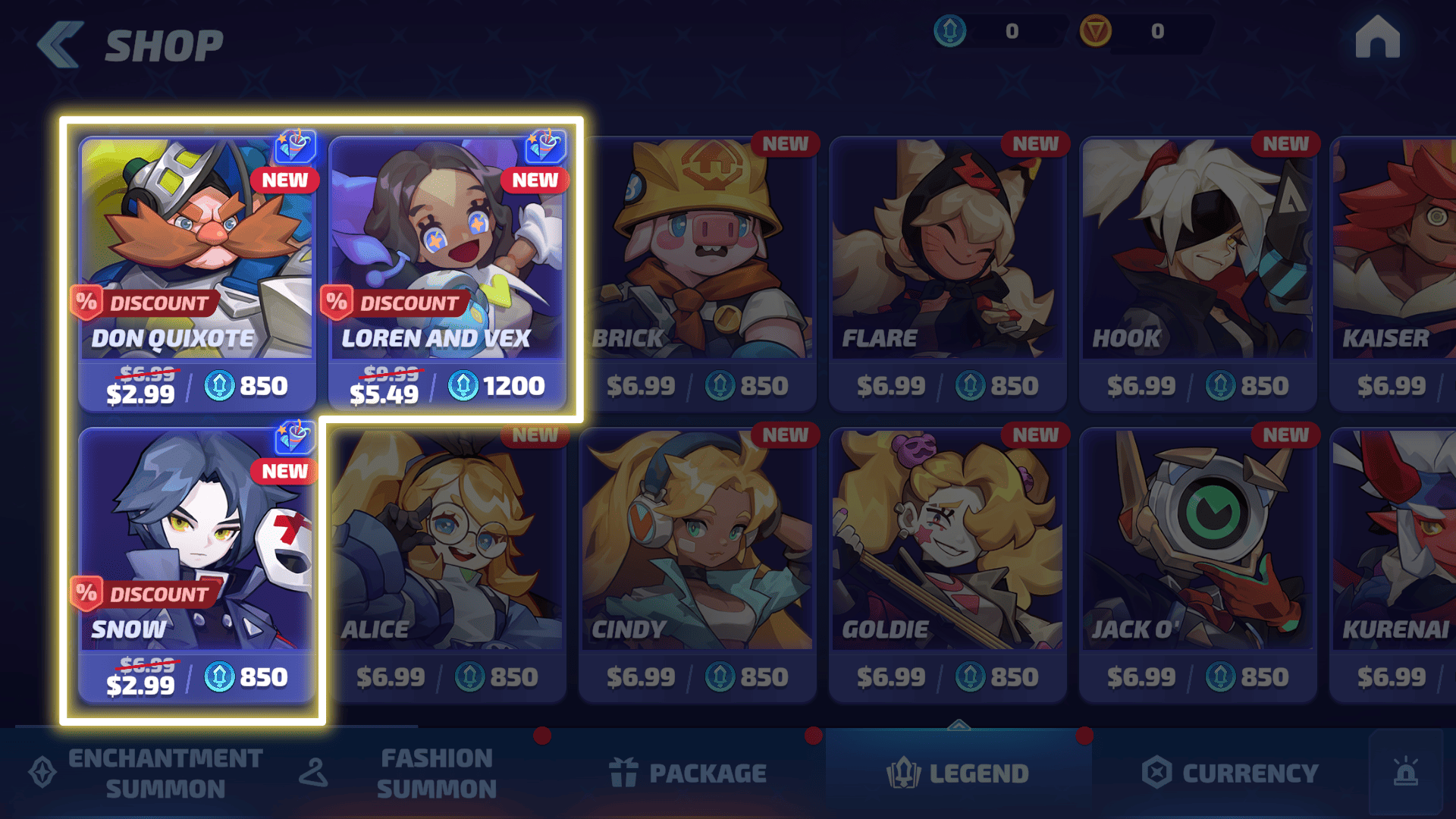Switch to the Enchantment Summon tab

[x=148, y=773]
